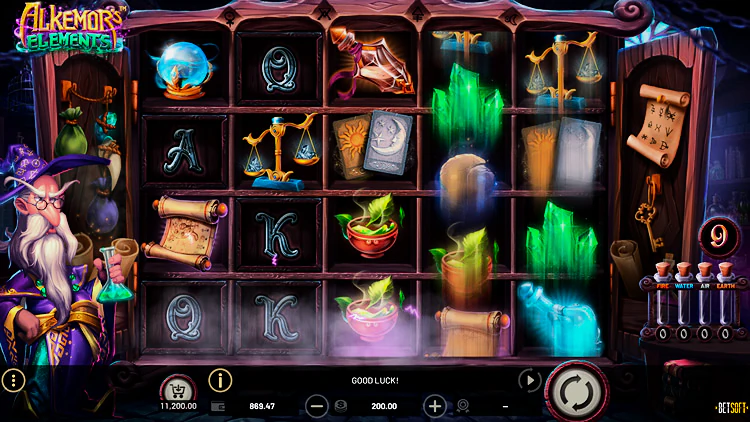Decrease the bet with the minus button

pos(317,406)
